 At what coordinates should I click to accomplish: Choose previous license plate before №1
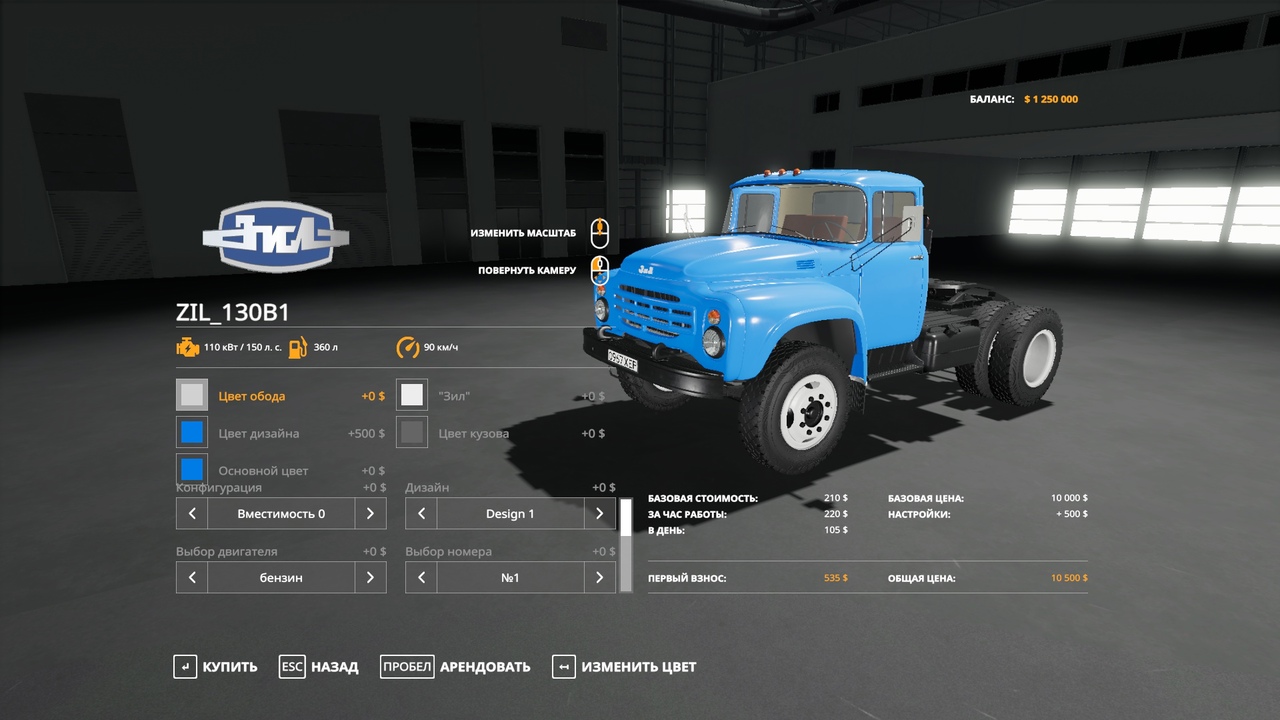click(x=421, y=578)
